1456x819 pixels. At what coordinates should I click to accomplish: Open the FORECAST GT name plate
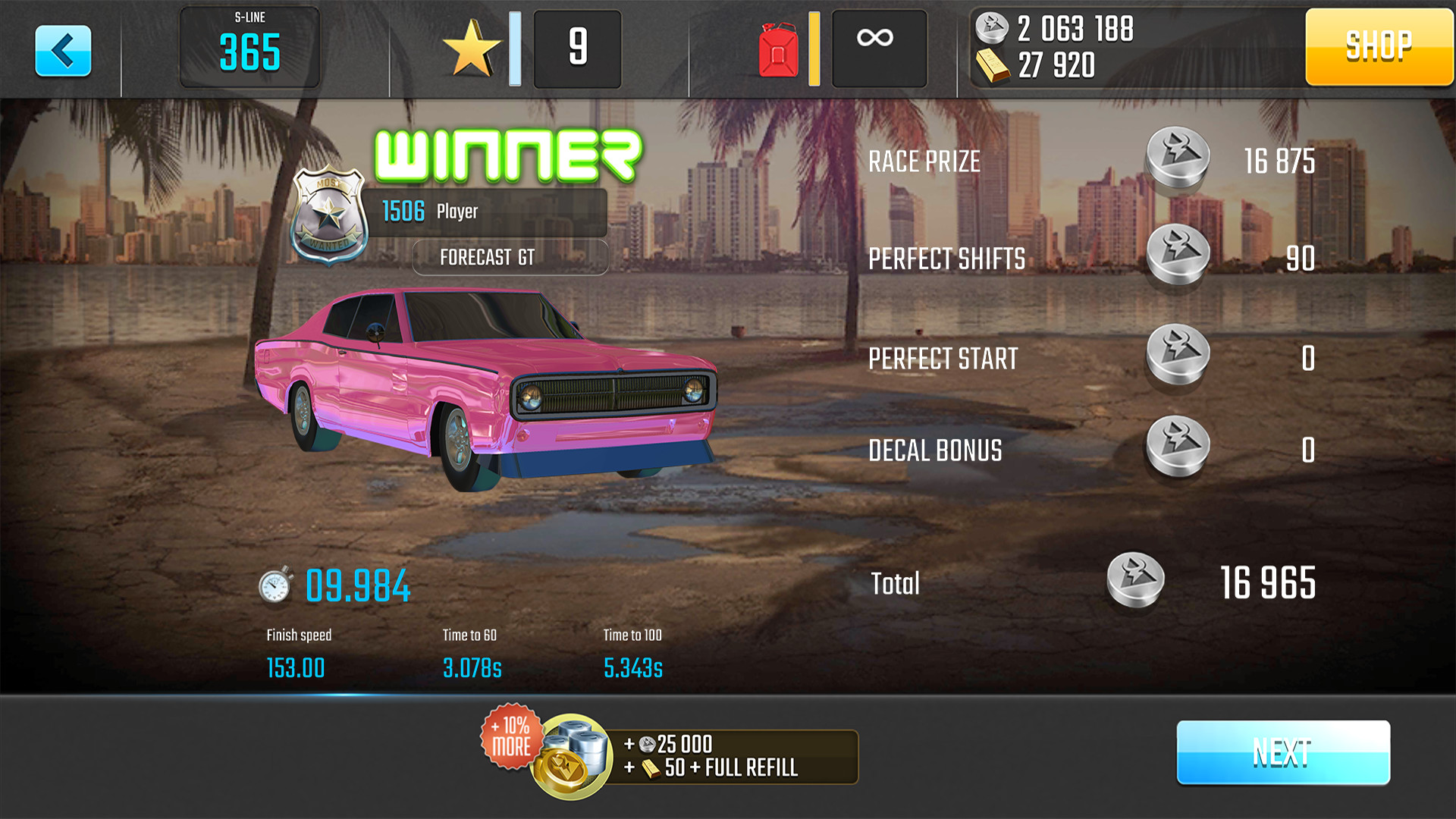click(x=509, y=257)
